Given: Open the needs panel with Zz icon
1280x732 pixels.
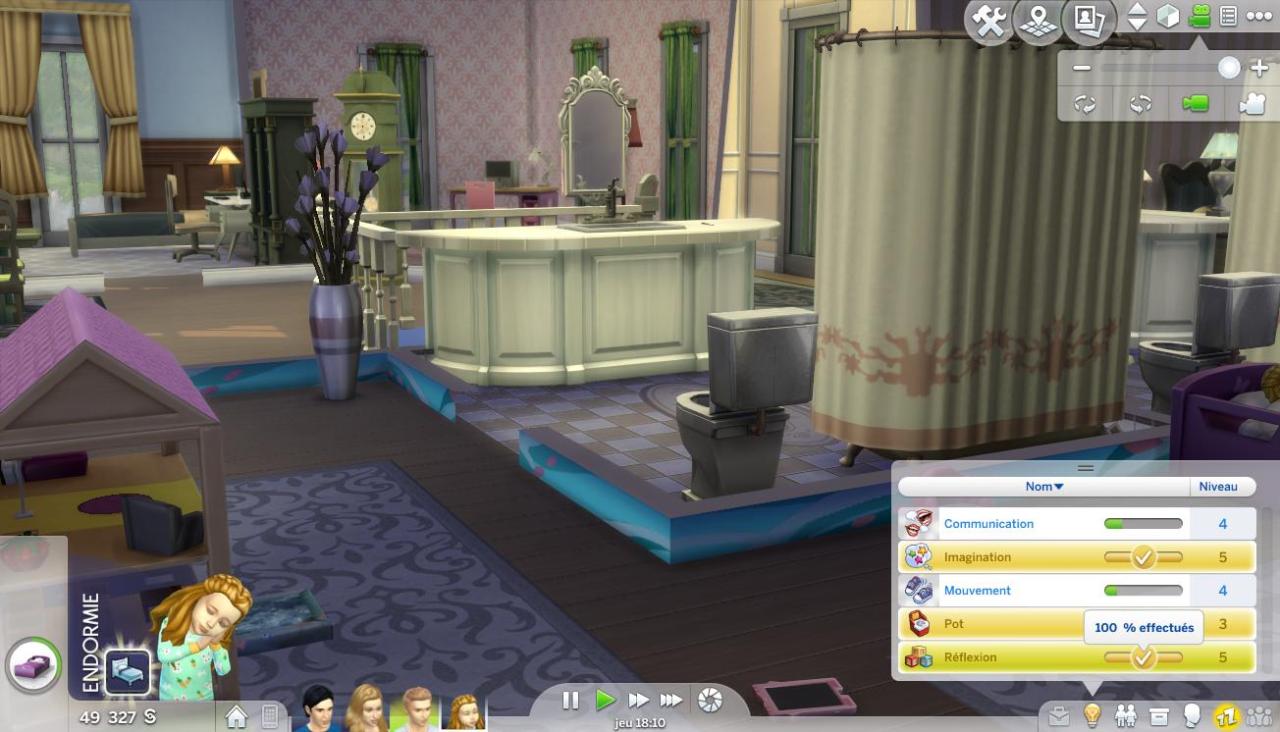Looking at the screenshot, I should point(1226,716).
